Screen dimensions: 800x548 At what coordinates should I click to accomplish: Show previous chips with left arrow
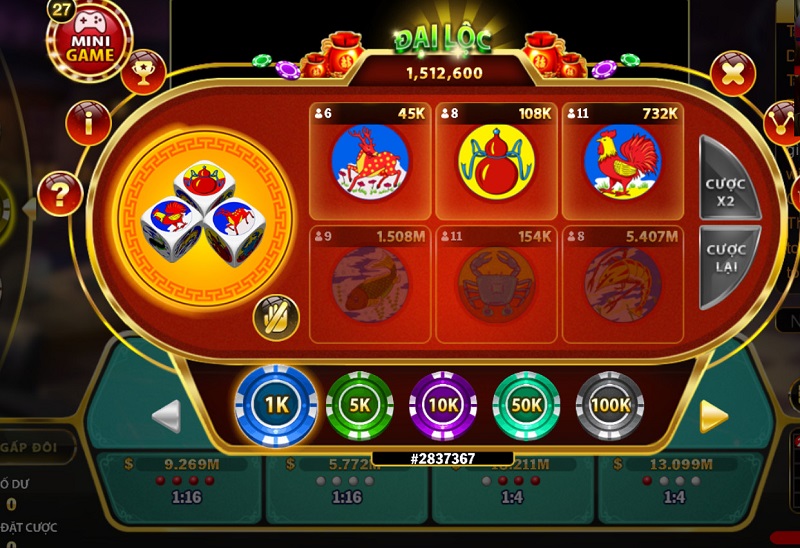point(166,416)
